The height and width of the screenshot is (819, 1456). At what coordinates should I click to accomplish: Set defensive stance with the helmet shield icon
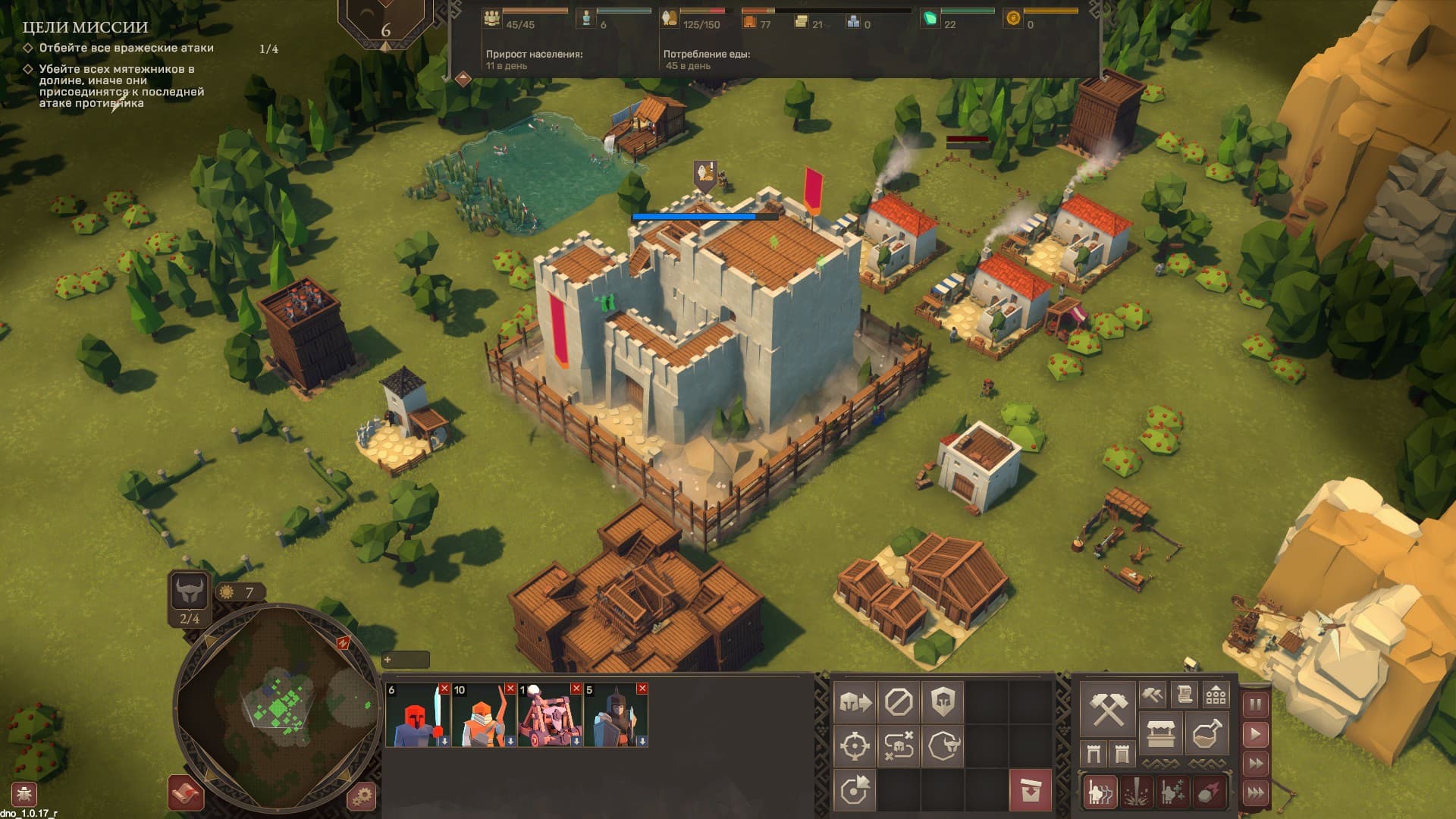click(943, 702)
